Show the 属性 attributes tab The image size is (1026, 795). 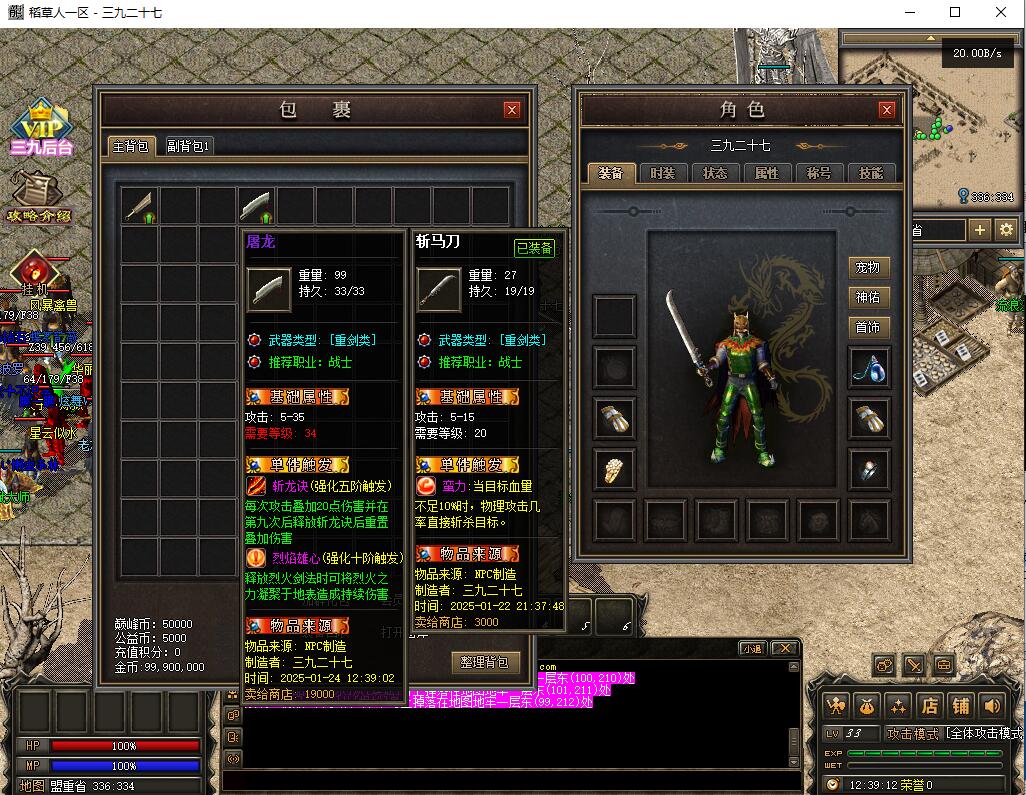click(767, 173)
